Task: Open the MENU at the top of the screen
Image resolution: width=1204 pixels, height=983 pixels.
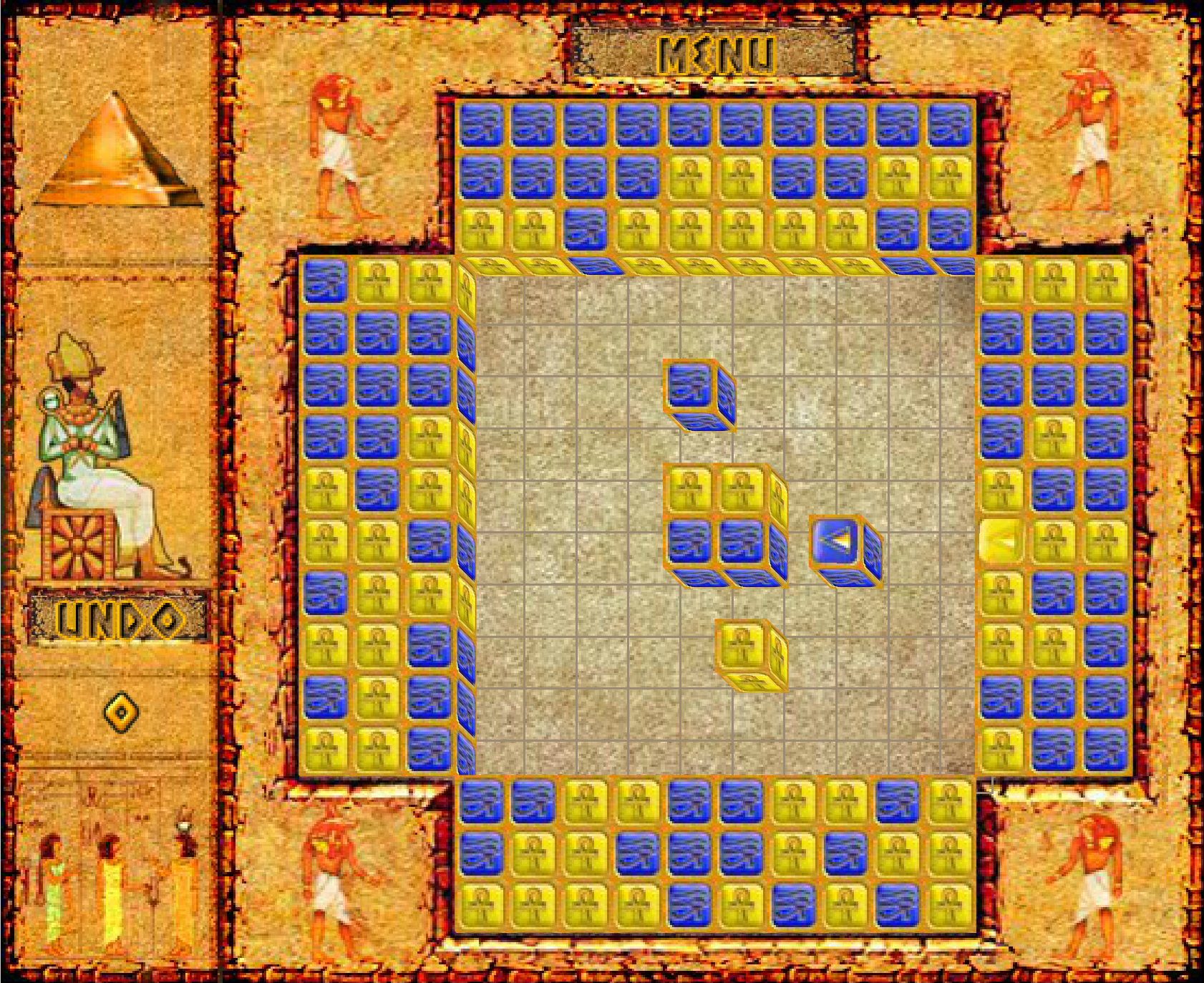Action: point(716,52)
